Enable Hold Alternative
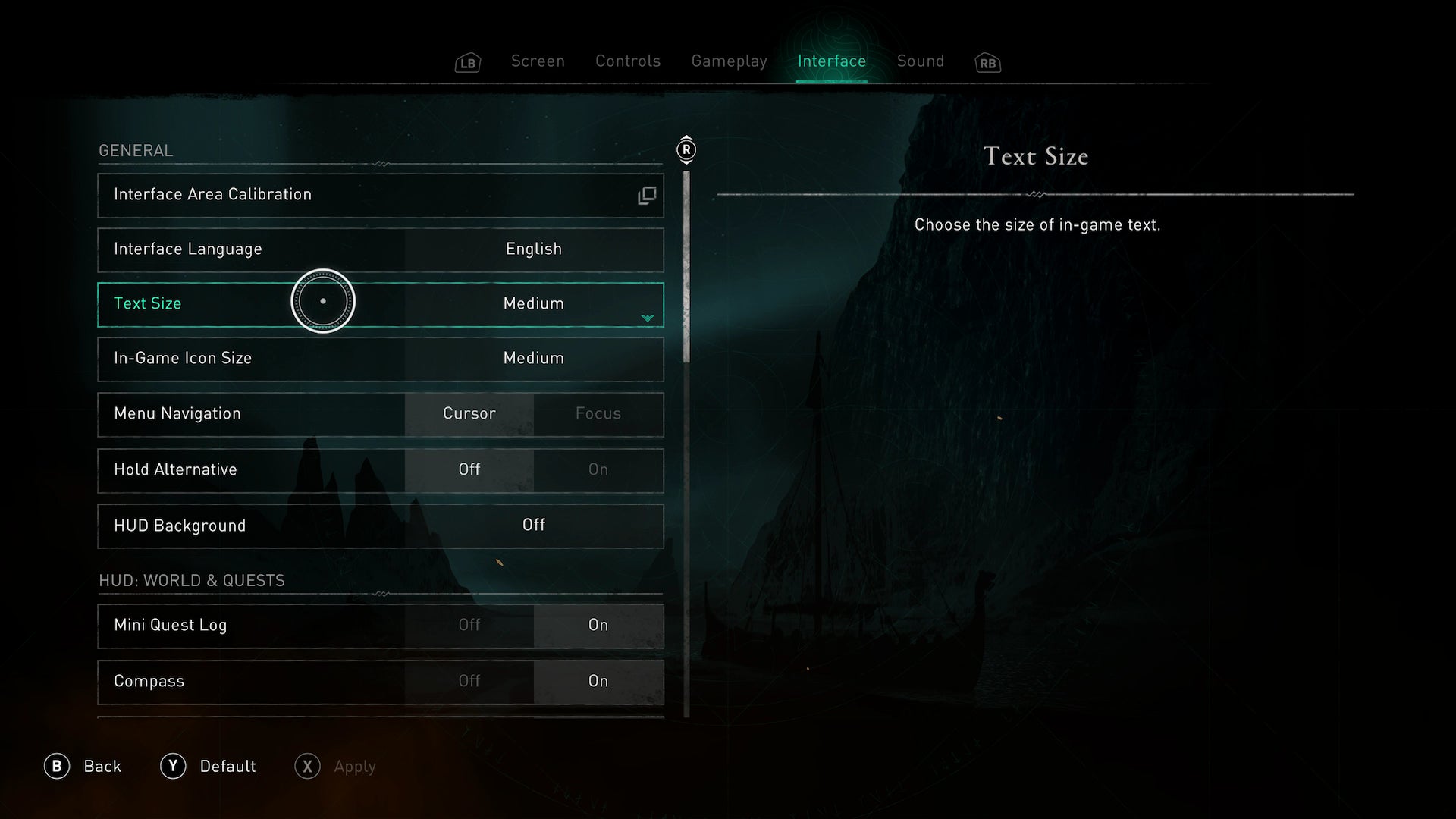This screenshot has width=1456, height=819. (x=598, y=469)
